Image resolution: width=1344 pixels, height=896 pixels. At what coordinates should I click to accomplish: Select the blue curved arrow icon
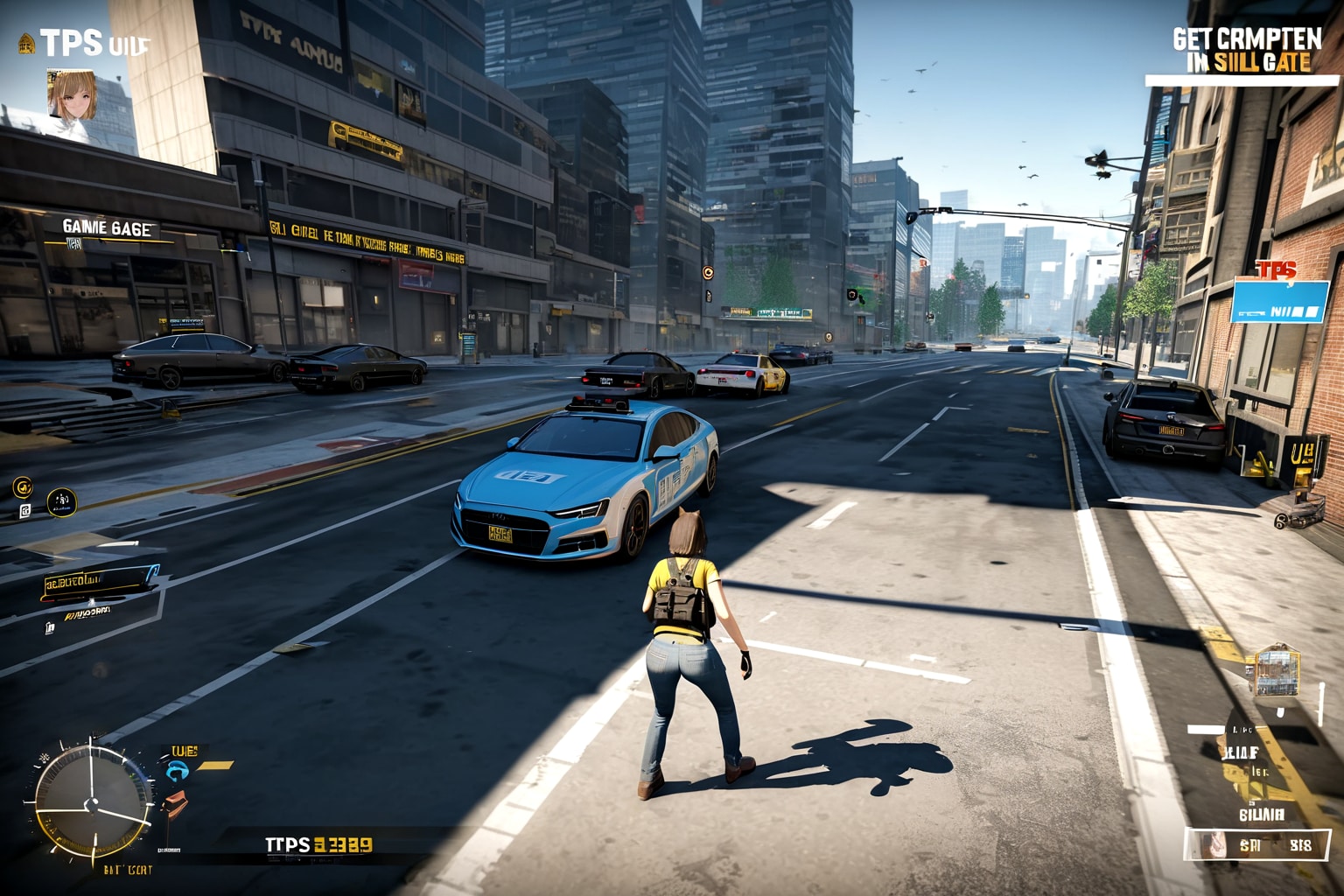(x=178, y=770)
